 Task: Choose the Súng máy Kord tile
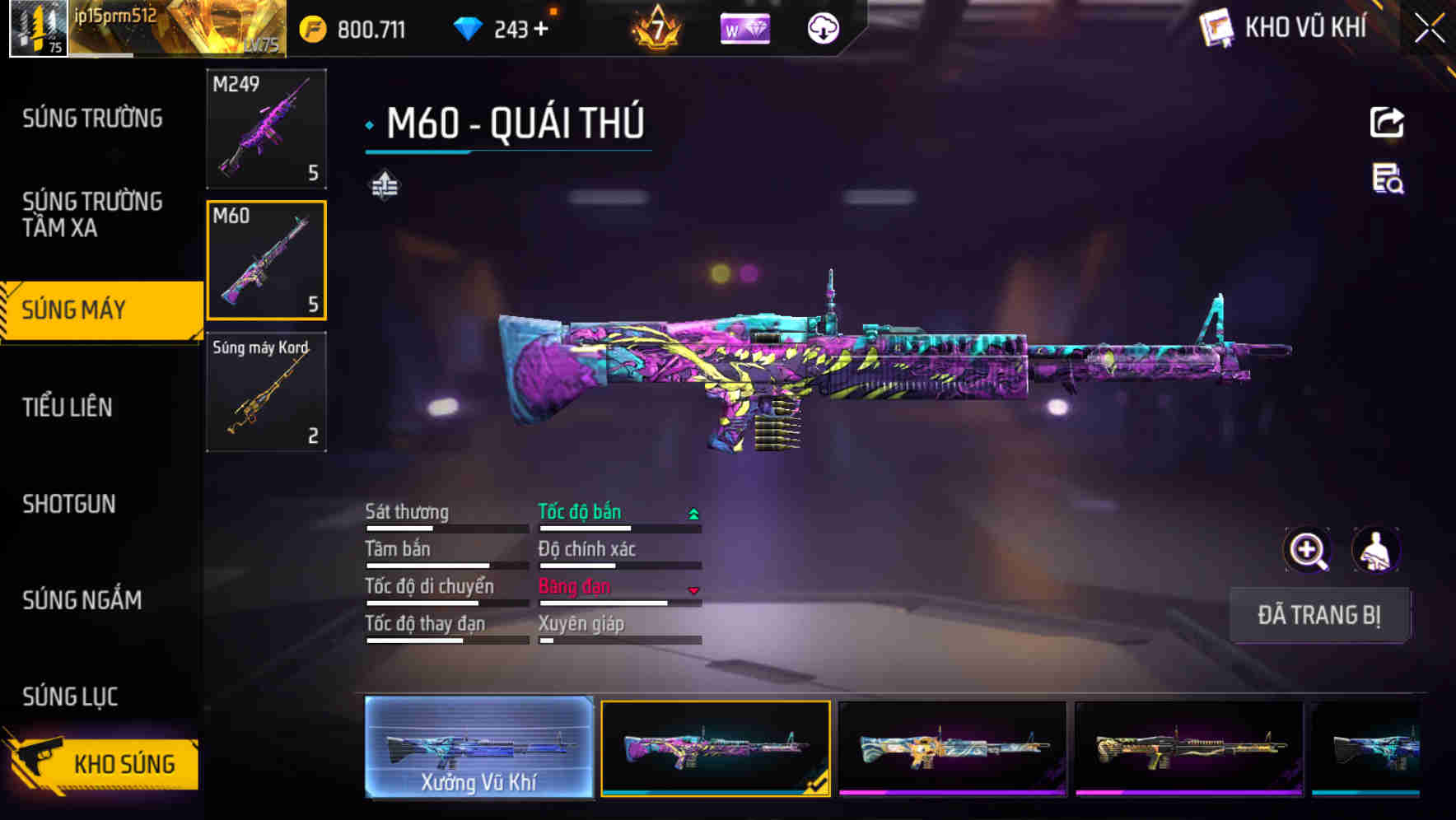[266, 392]
